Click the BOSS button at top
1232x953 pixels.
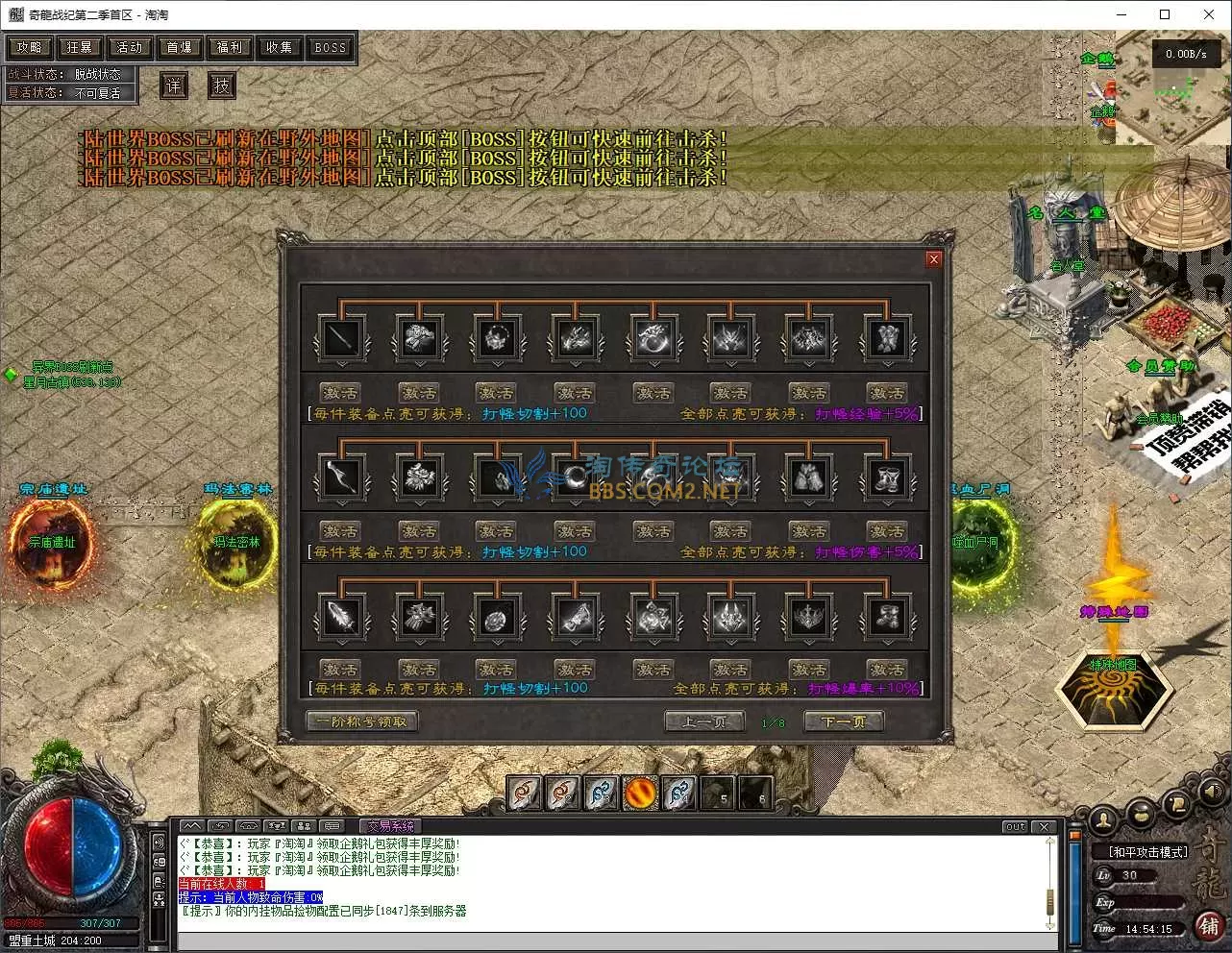click(330, 47)
